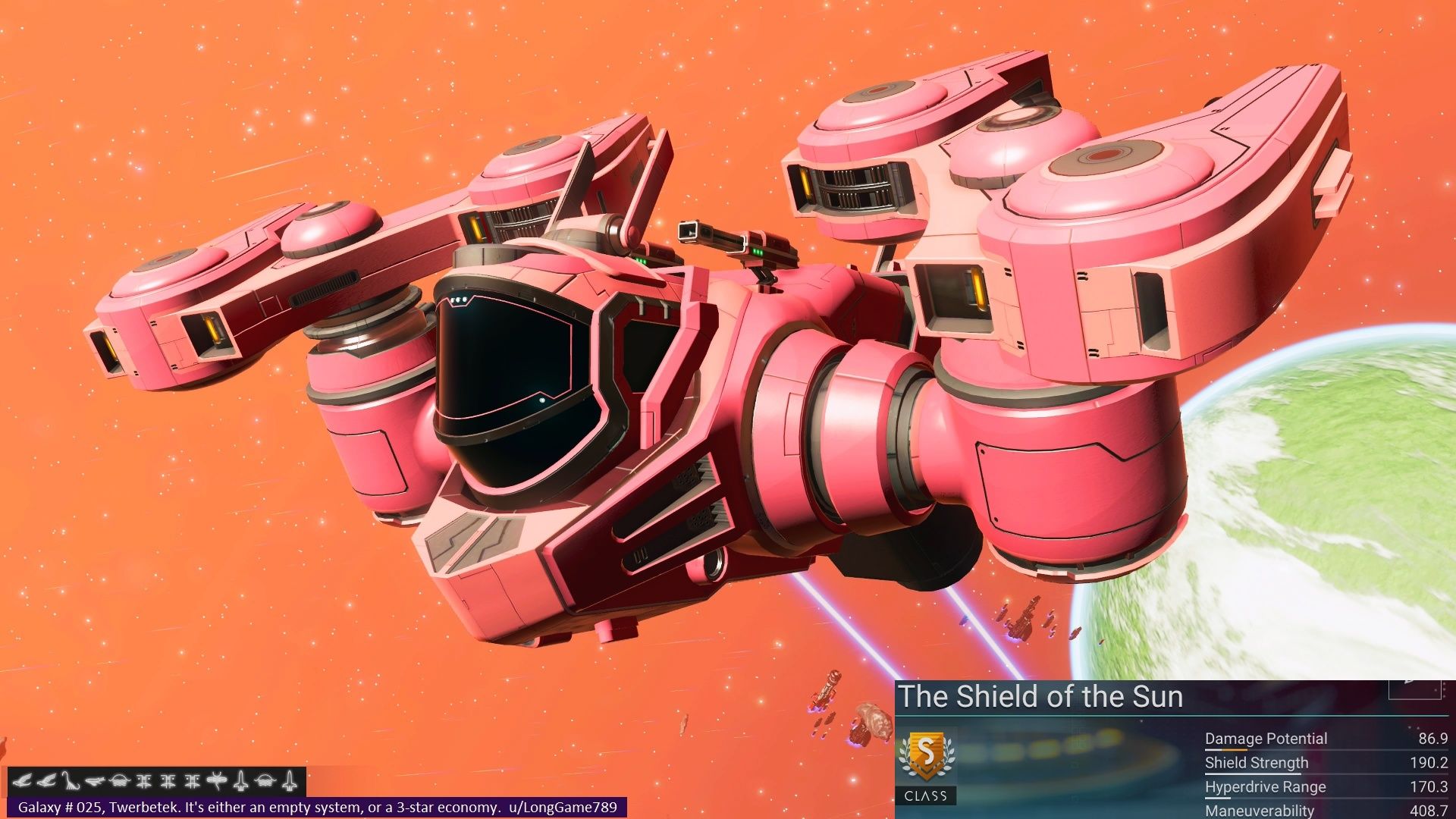Select the Hyperdrive Range stat label
The height and width of the screenshot is (819, 1456).
[x=1266, y=787]
